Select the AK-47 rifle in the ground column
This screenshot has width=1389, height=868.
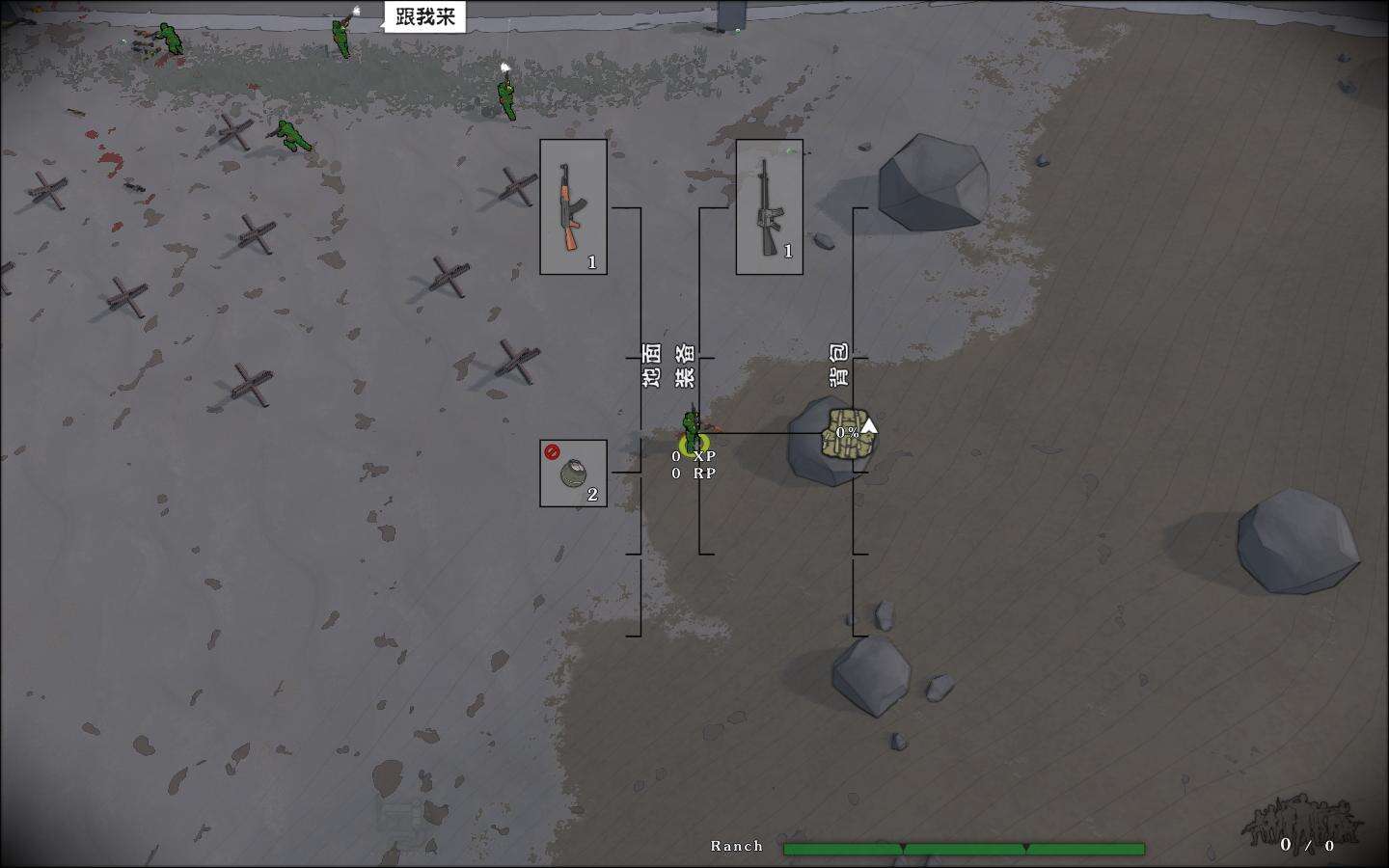(x=572, y=207)
